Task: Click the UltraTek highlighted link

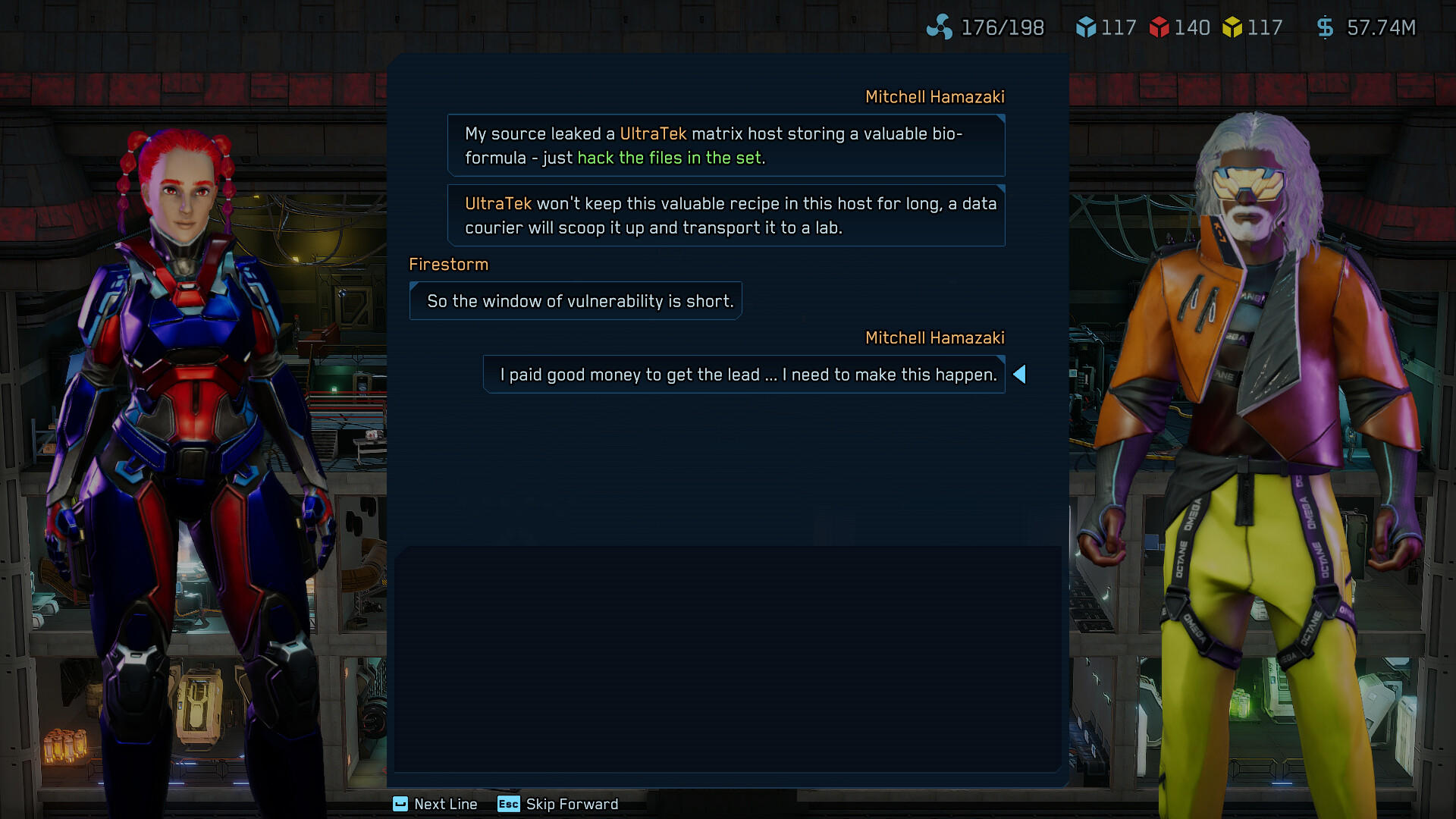Action: coord(654,133)
